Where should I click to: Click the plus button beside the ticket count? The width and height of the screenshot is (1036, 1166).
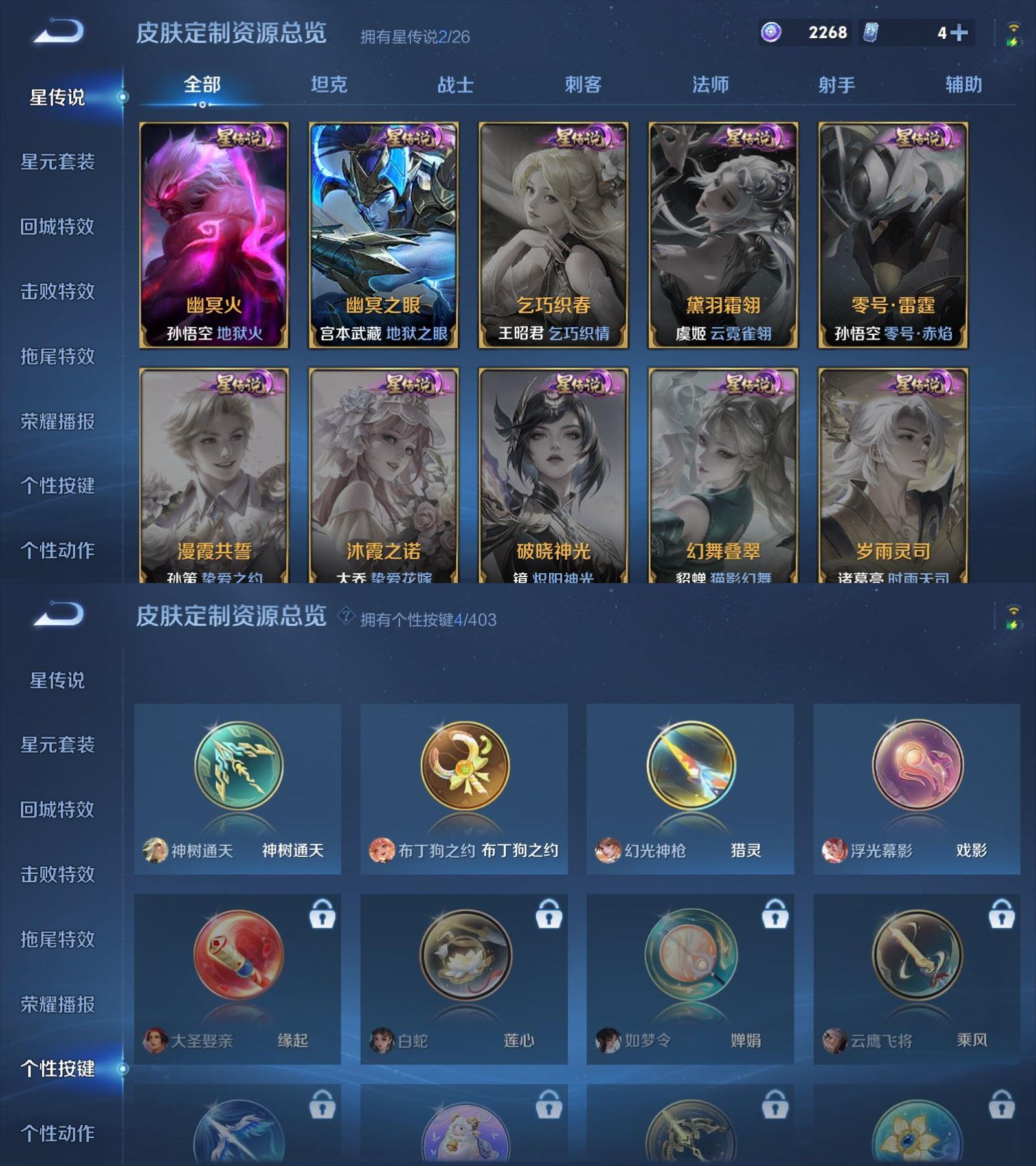tap(960, 32)
